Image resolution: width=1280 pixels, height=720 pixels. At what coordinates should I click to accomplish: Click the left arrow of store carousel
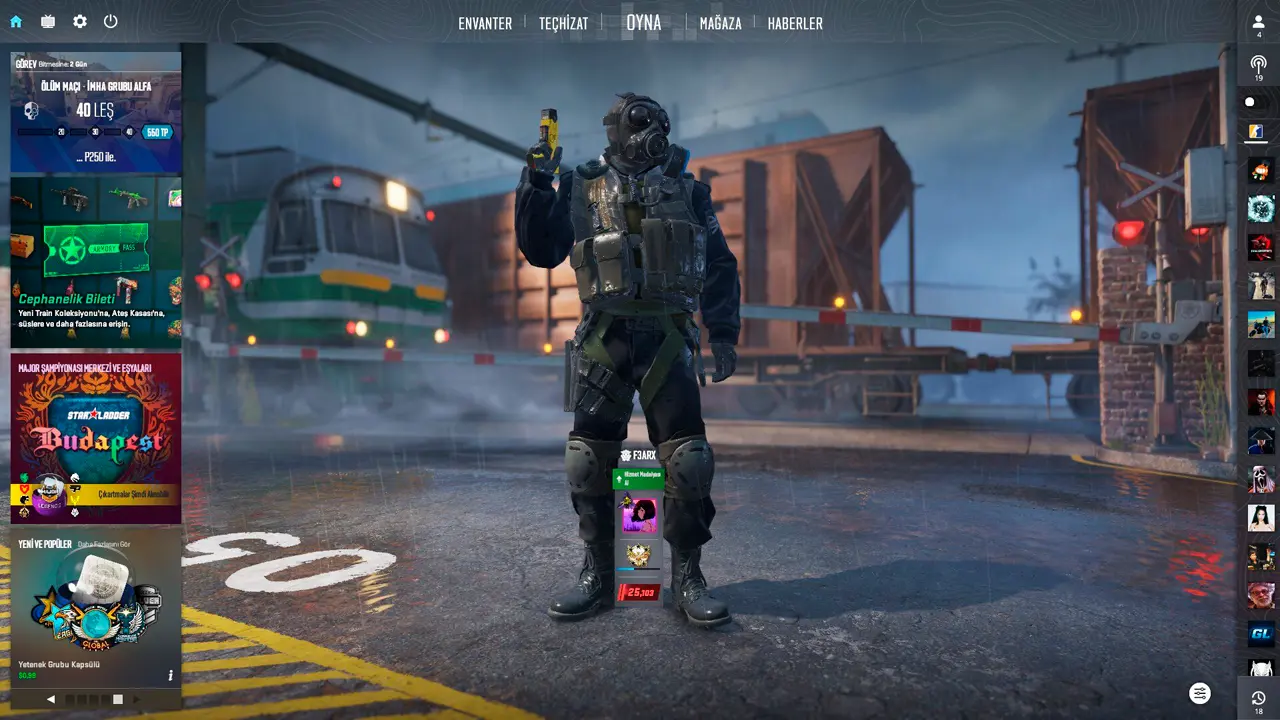click(52, 699)
